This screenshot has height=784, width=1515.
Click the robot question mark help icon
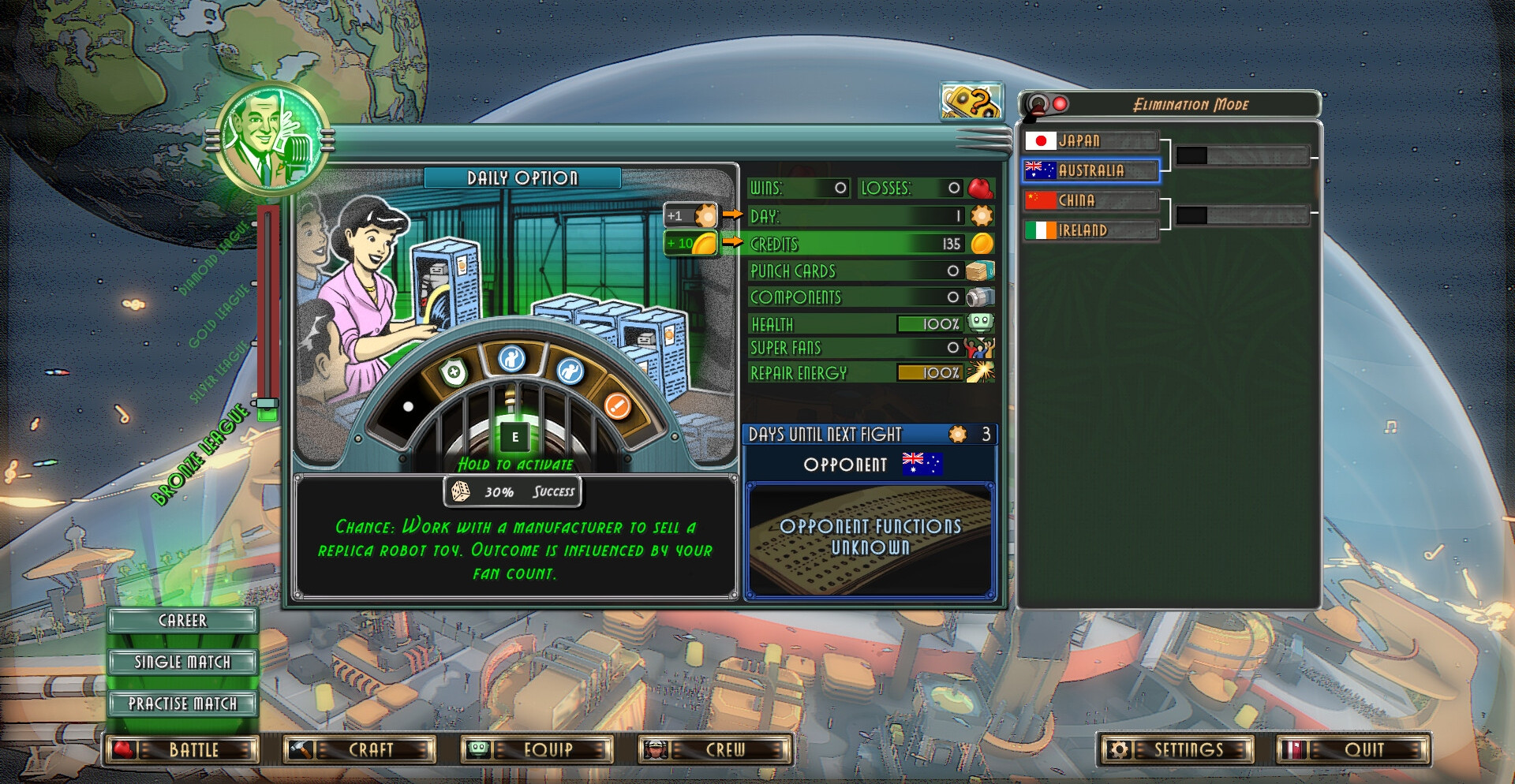[971, 102]
